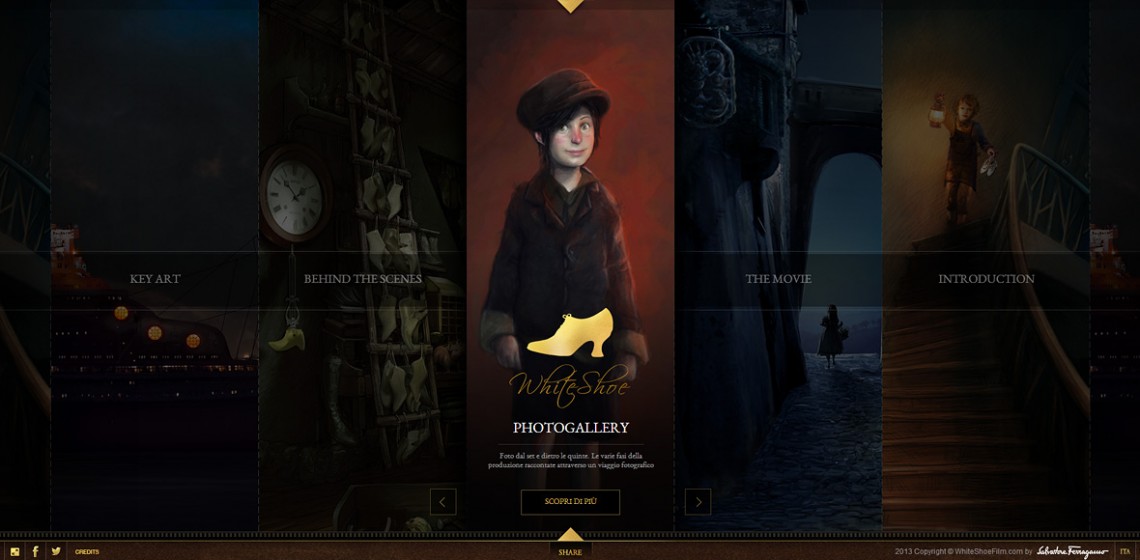Open the Key Art panel

pos(155,279)
